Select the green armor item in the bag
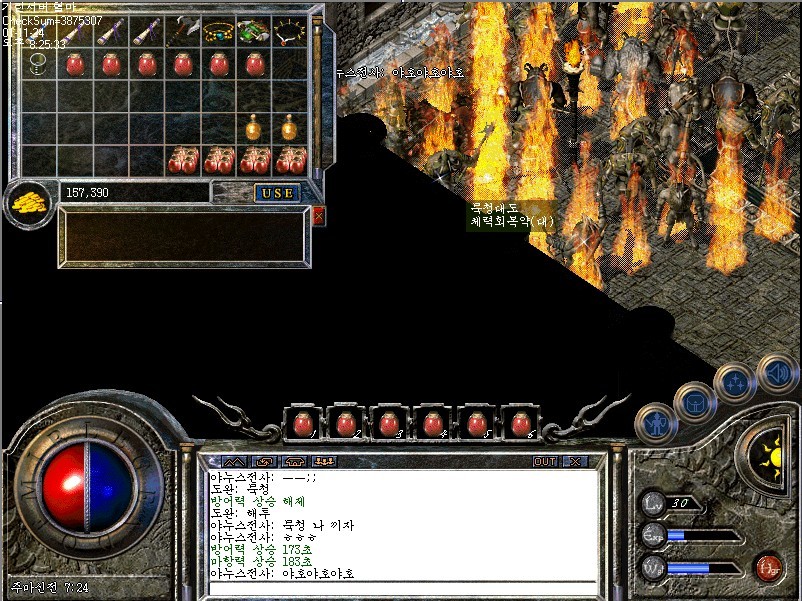The height and width of the screenshot is (601, 802). (x=253, y=32)
